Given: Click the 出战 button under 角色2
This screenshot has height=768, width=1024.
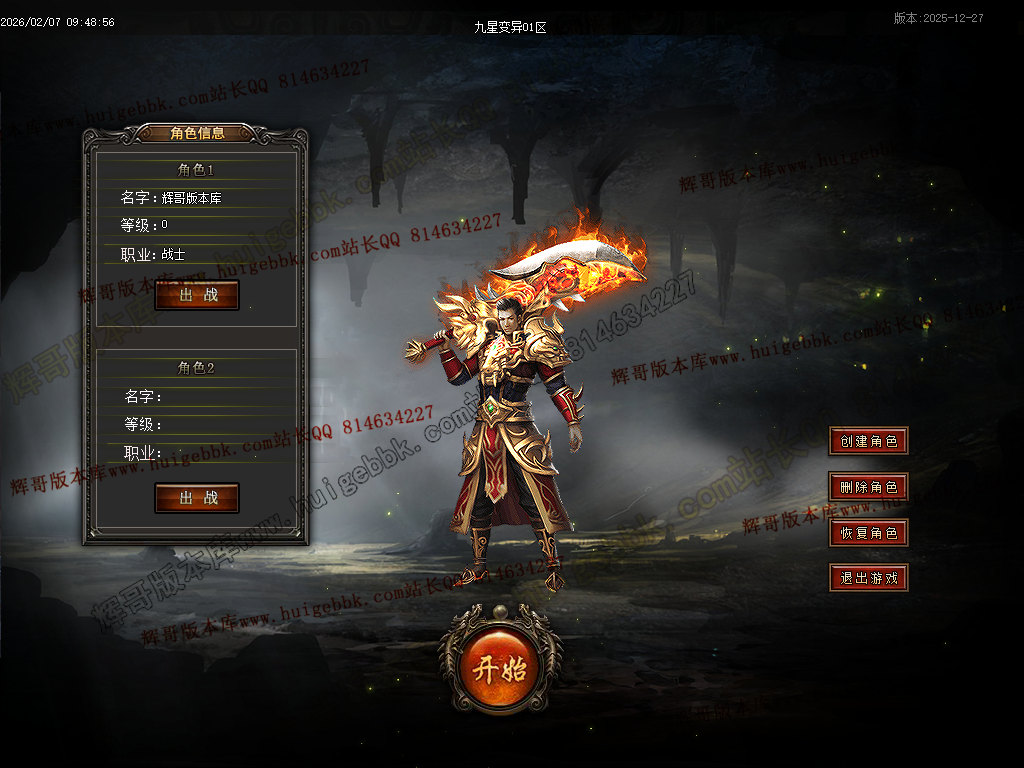Looking at the screenshot, I should pyautogui.click(x=197, y=498).
